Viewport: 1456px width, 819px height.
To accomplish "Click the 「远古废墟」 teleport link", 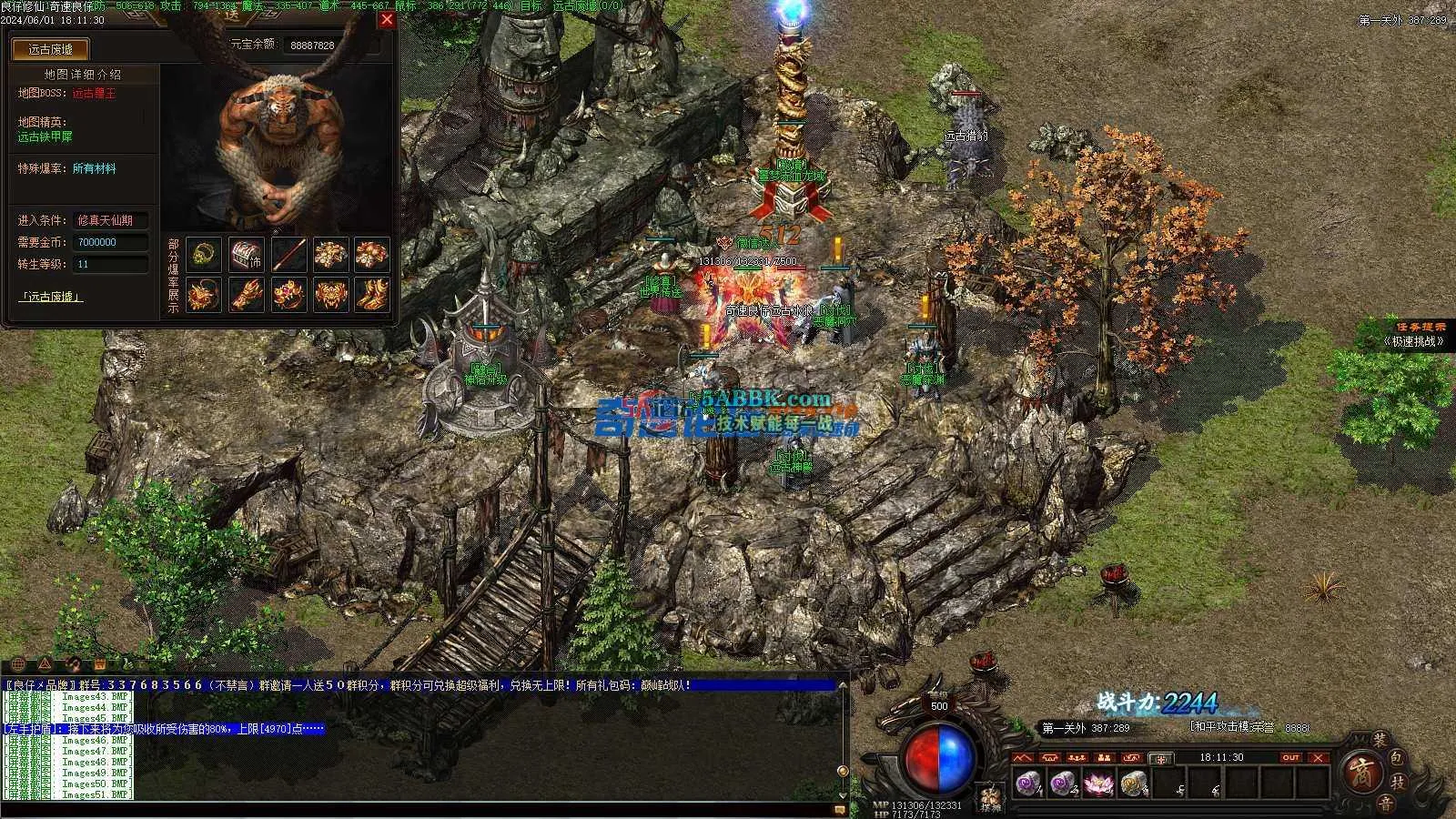I will (51, 297).
